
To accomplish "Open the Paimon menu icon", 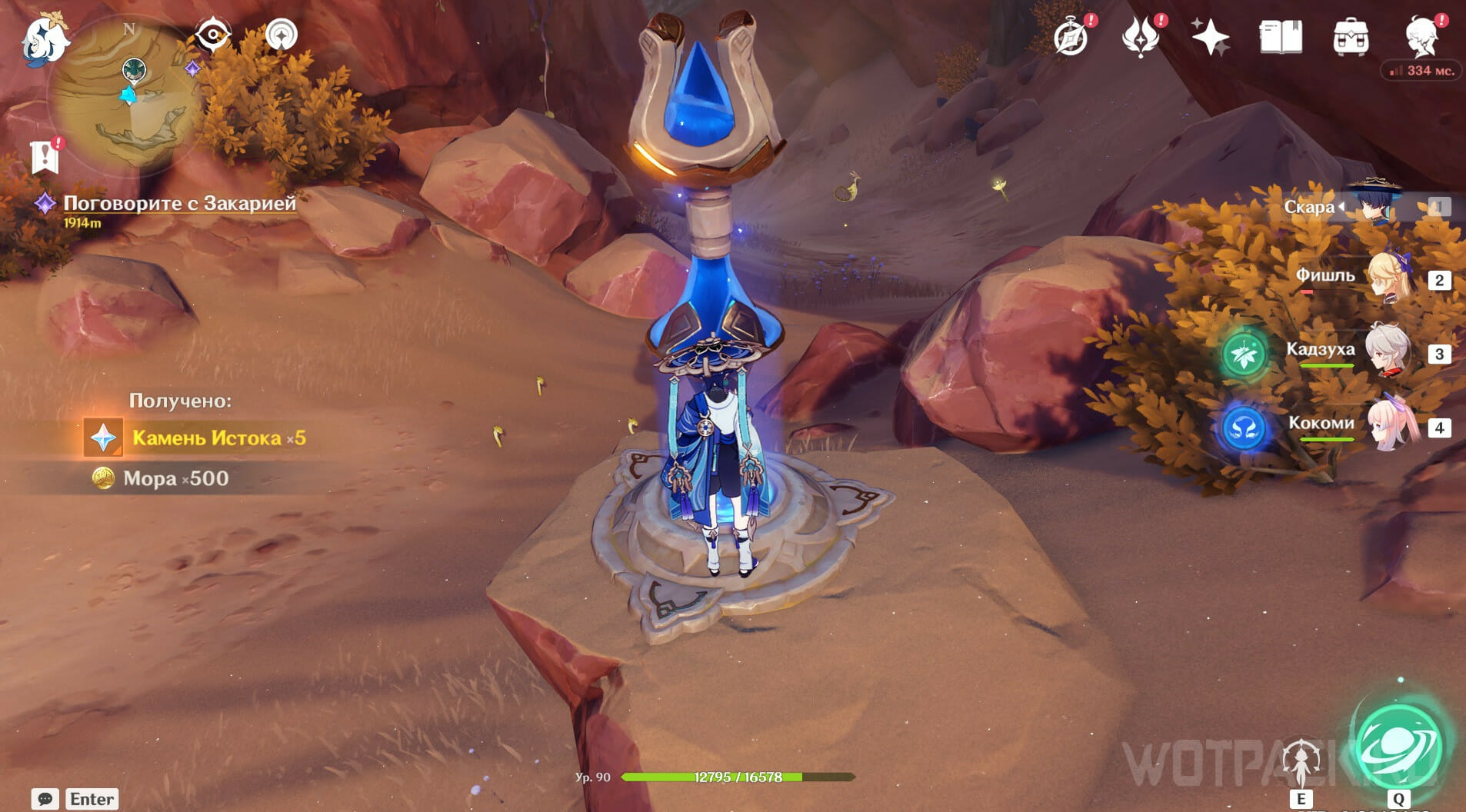I will [x=45, y=38].
